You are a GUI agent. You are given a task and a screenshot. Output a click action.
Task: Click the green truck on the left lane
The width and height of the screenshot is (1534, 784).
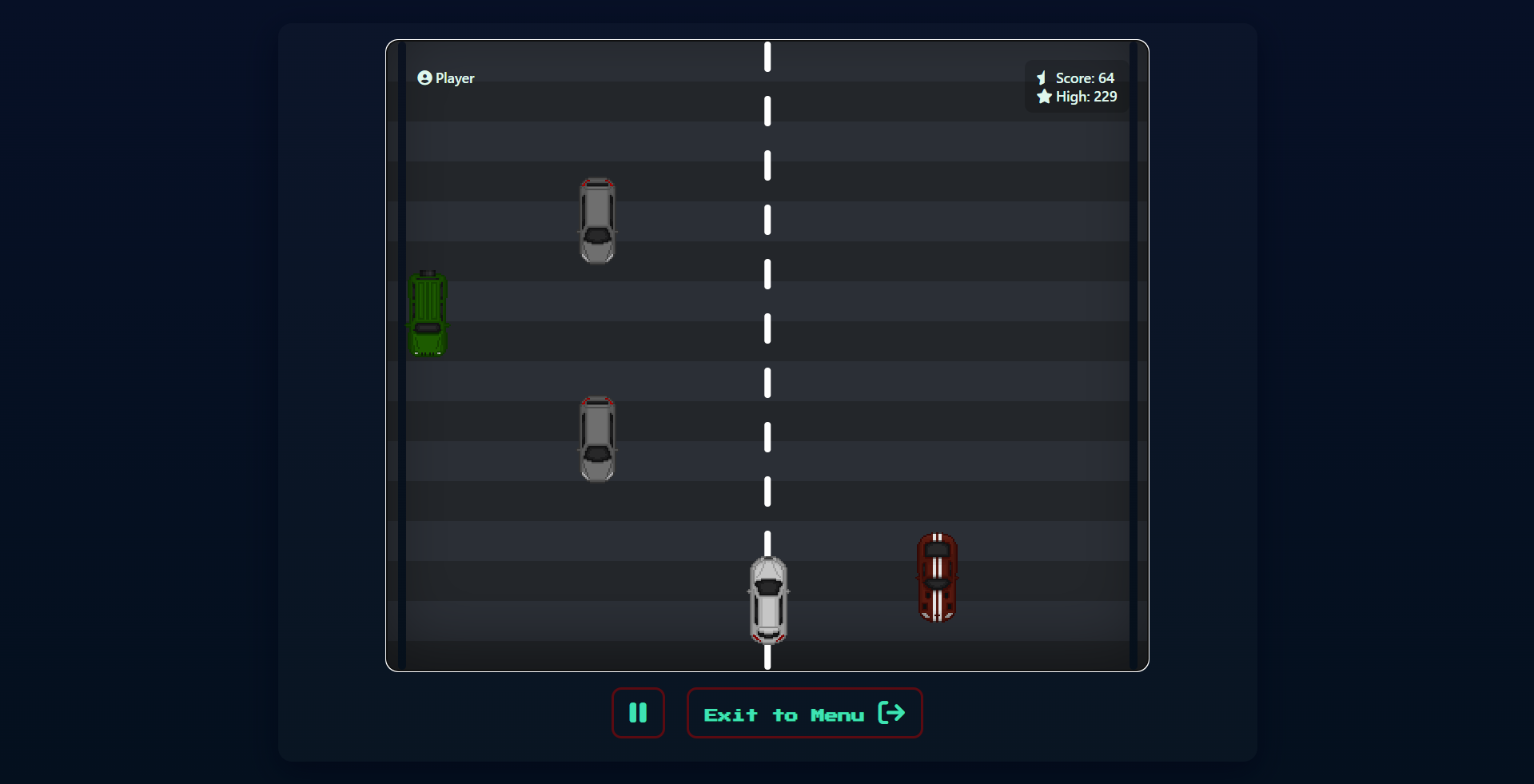(x=428, y=313)
